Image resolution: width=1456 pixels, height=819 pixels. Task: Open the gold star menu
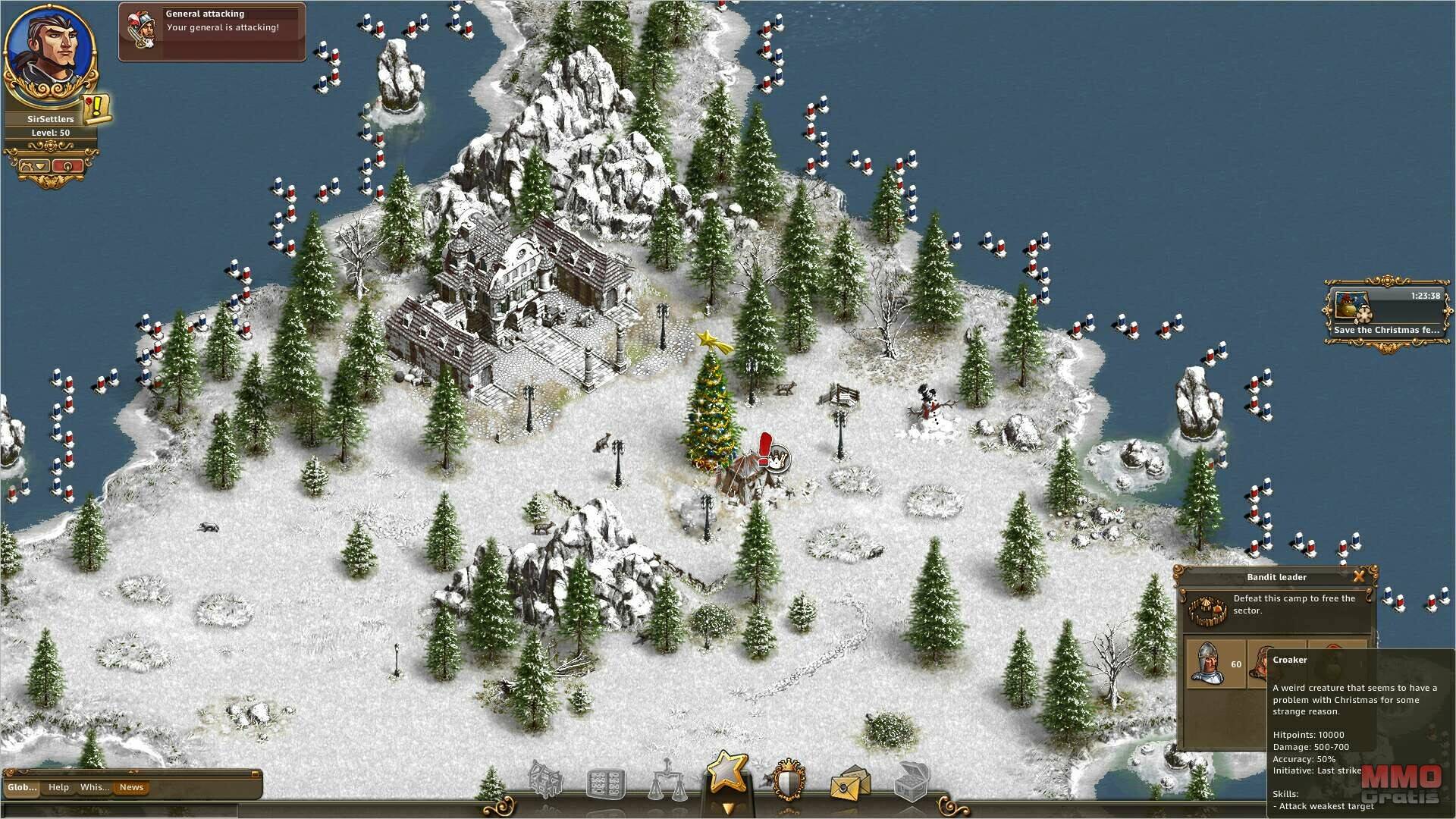(727, 773)
